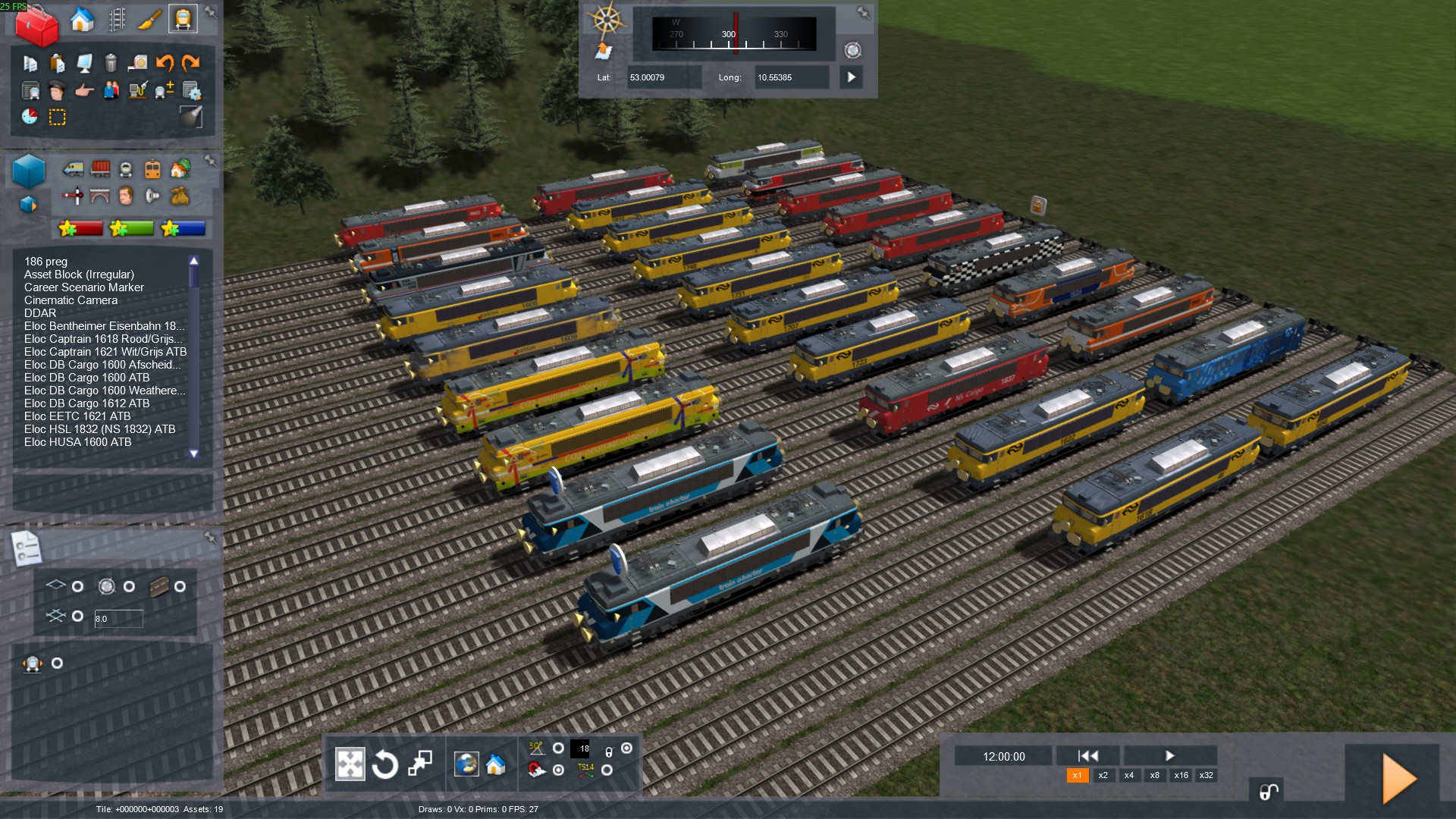The image size is (1456, 819).
Task: Click the Lat coordinate input field
Action: [x=663, y=77]
